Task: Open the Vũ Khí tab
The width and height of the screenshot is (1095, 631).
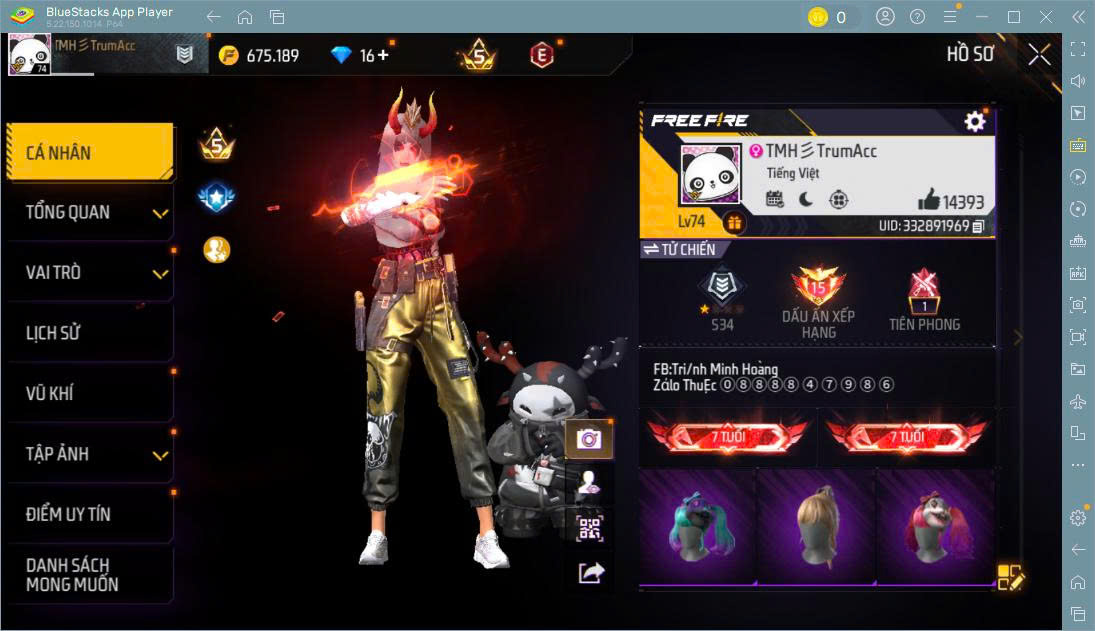Action: click(89, 393)
